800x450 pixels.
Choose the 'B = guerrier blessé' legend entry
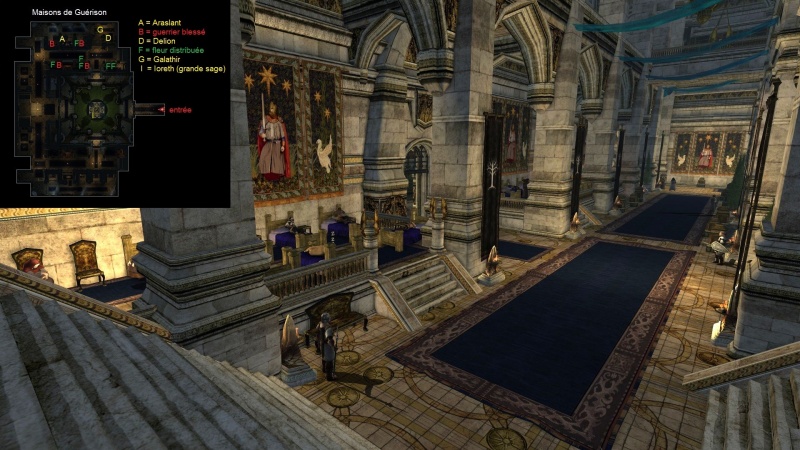click(x=172, y=30)
